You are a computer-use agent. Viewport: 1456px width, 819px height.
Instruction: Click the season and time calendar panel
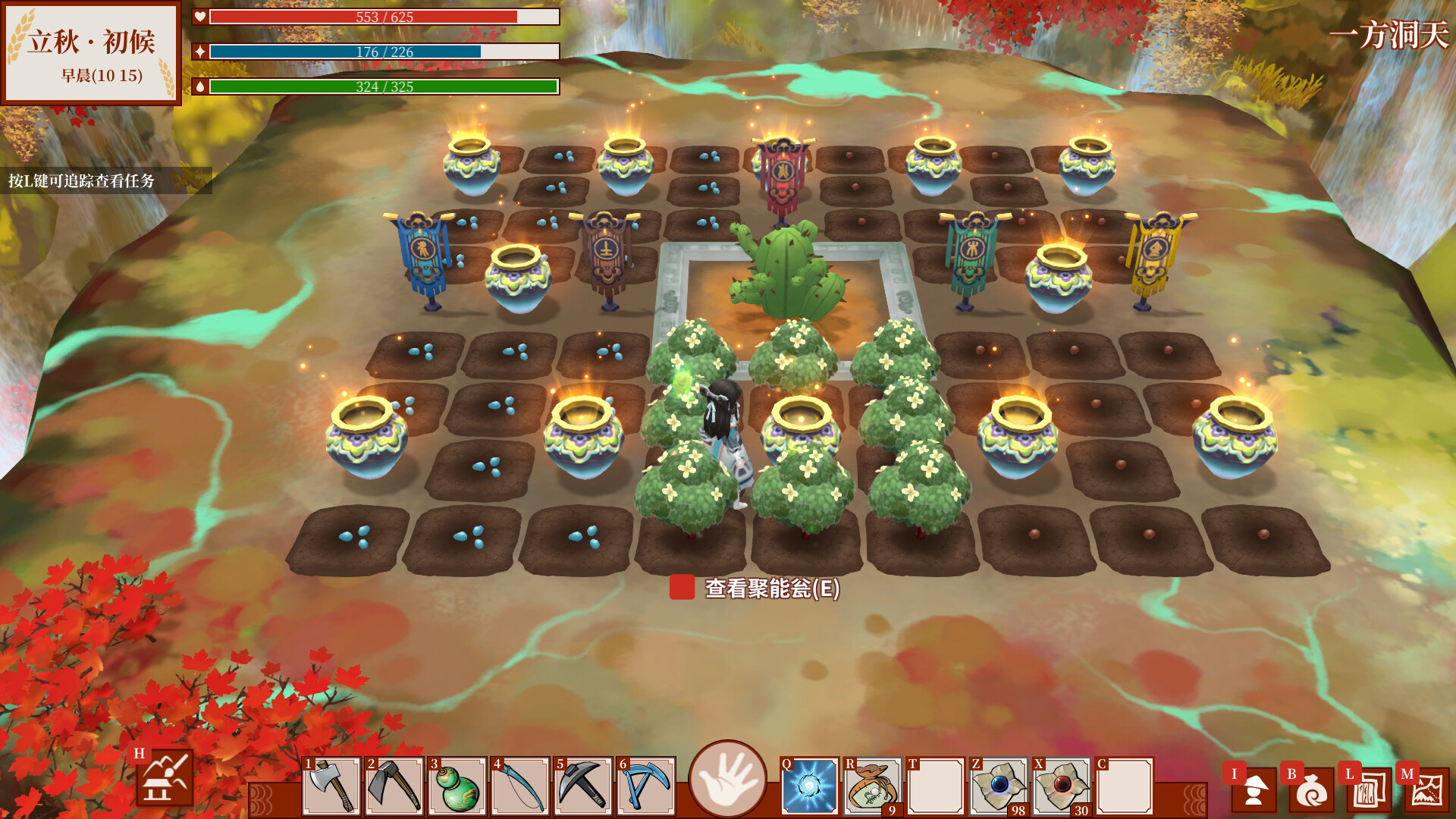tap(91, 53)
